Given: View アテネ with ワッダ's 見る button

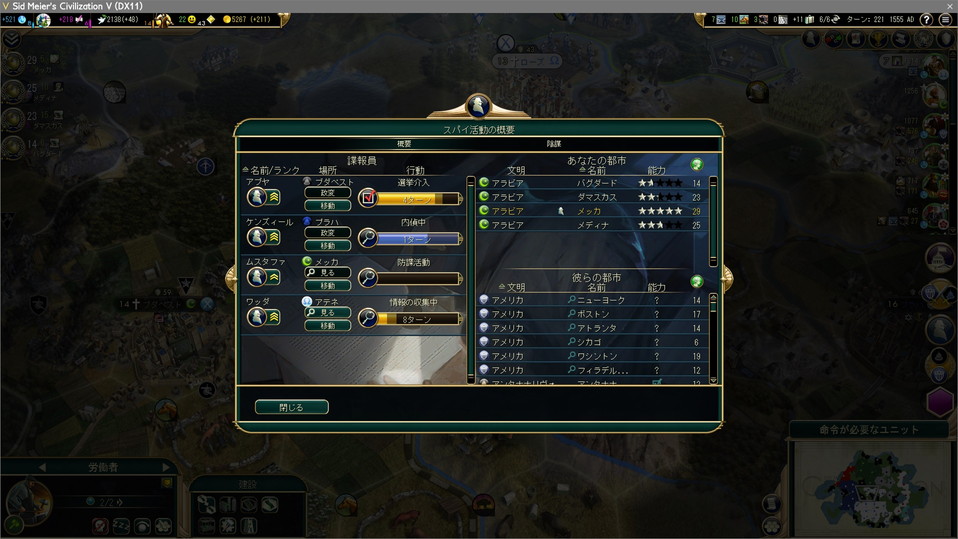Looking at the screenshot, I should click(x=328, y=313).
